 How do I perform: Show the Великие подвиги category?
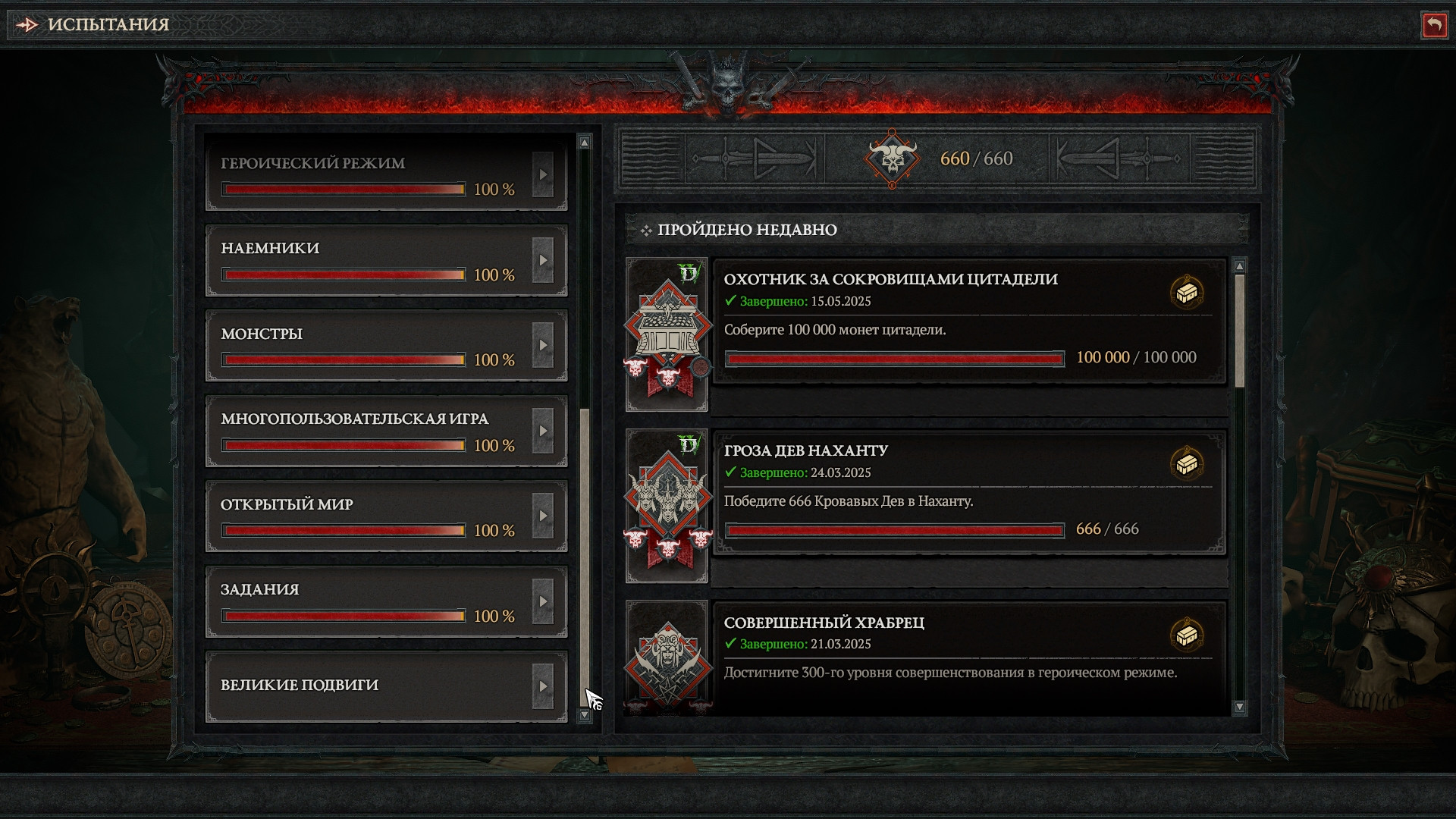pyautogui.click(x=386, y=686)
